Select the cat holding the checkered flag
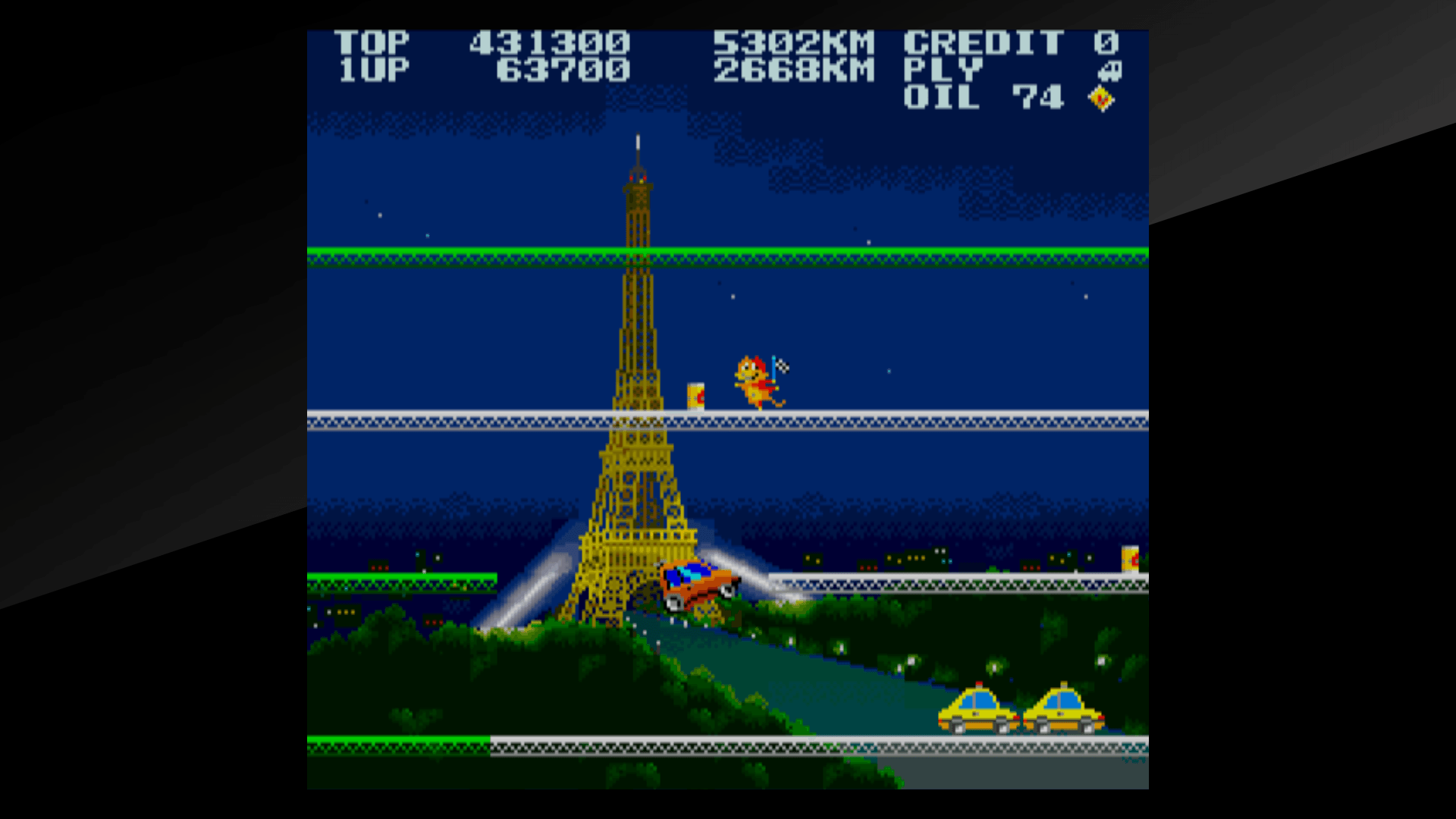1456x819 pixels. click(x=754, y=379)
